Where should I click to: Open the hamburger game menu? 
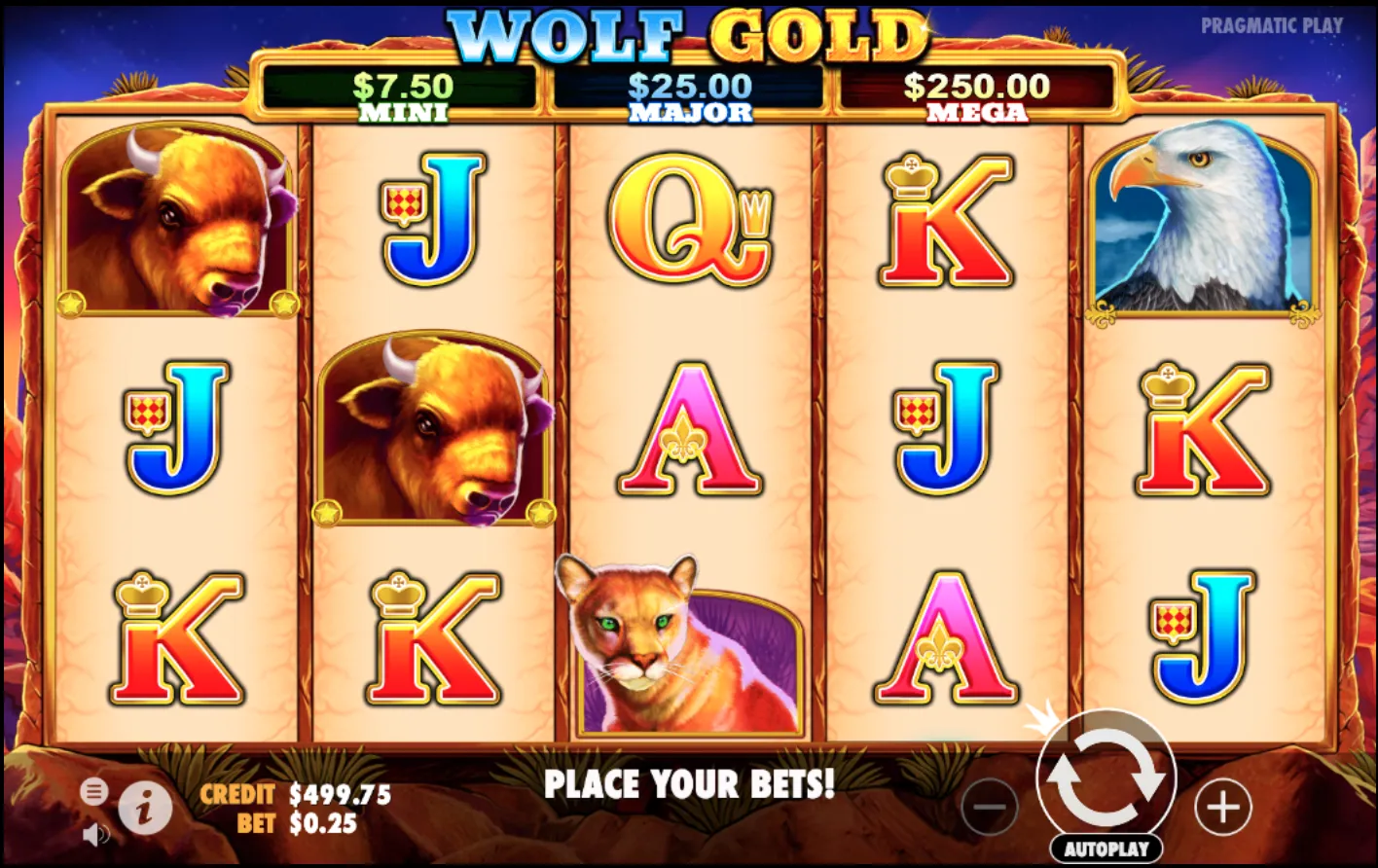(x=94, y=792)
